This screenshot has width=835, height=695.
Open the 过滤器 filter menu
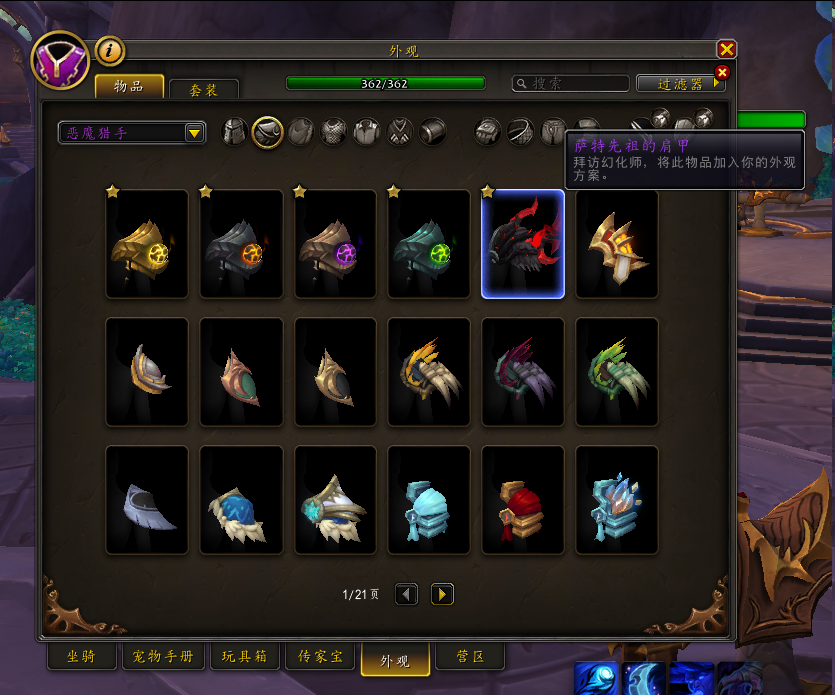click(681, 84)
